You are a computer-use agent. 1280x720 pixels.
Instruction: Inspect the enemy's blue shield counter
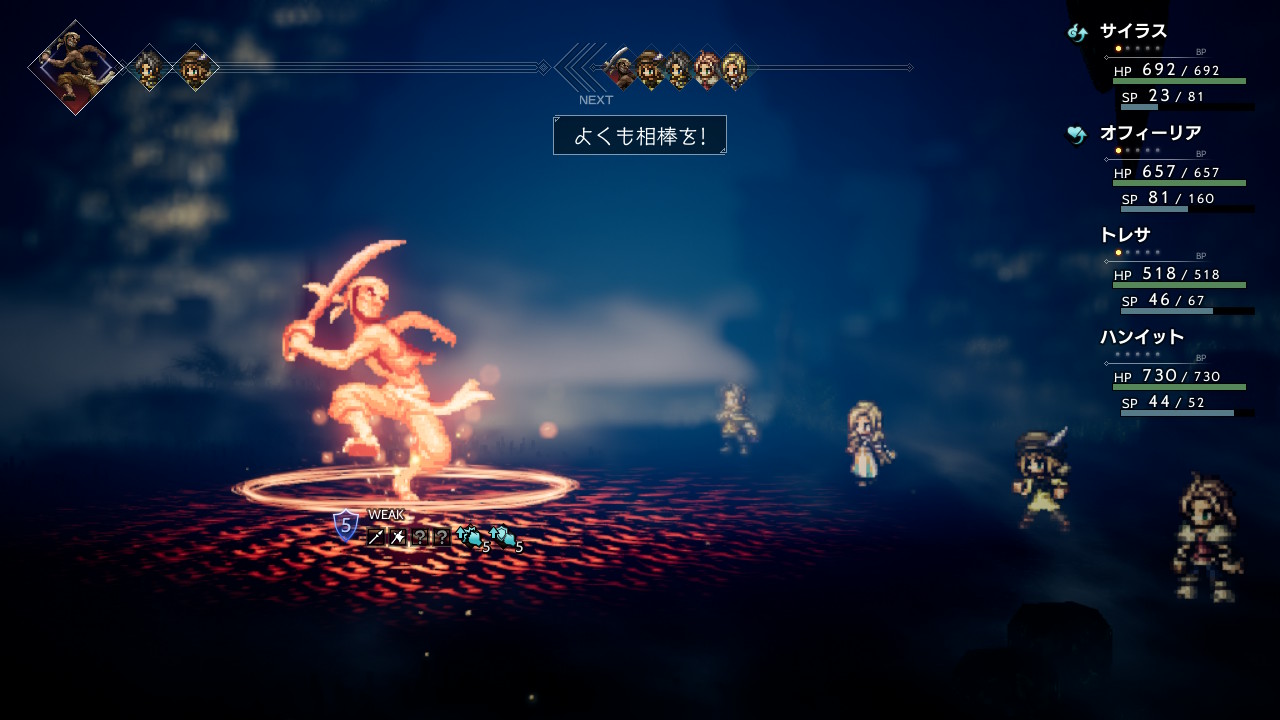345,525
